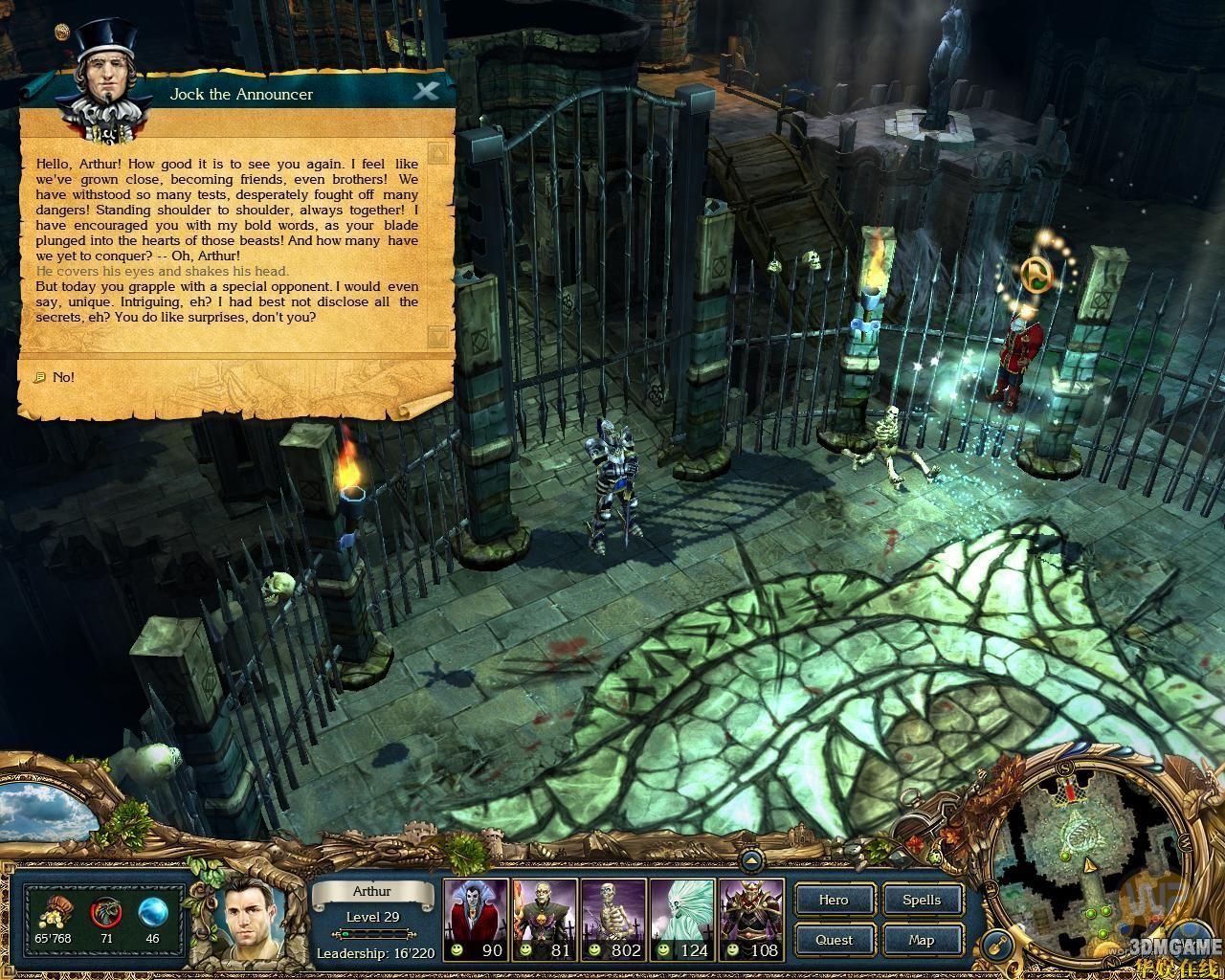Select the ghost troop slot
Viewport: 1225px width, 980px height.
pos(682,921)
